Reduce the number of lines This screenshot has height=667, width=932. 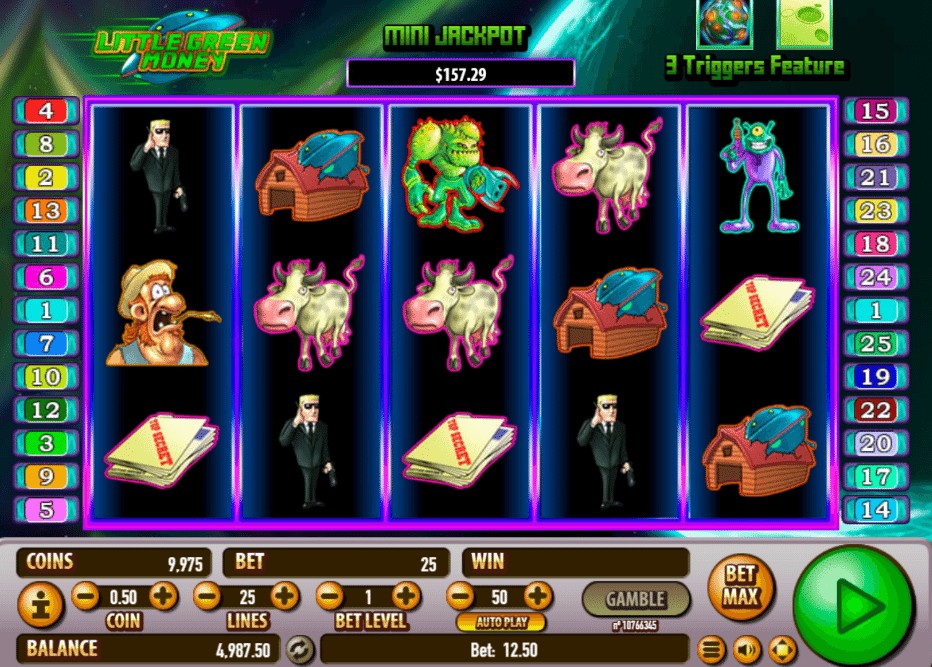click(x=208, y=597)
